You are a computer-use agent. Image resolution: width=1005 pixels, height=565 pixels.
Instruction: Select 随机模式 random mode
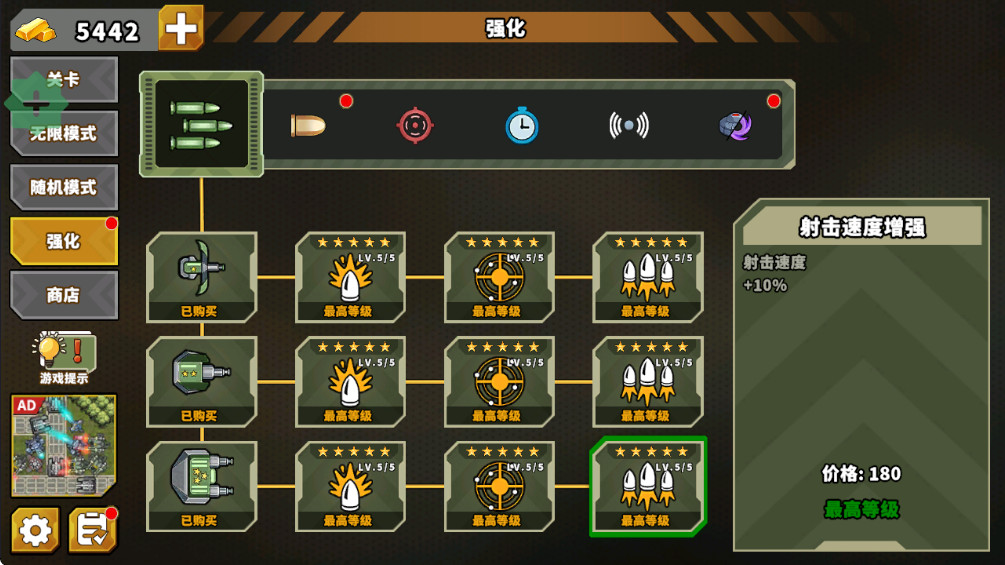pos(64,187)
